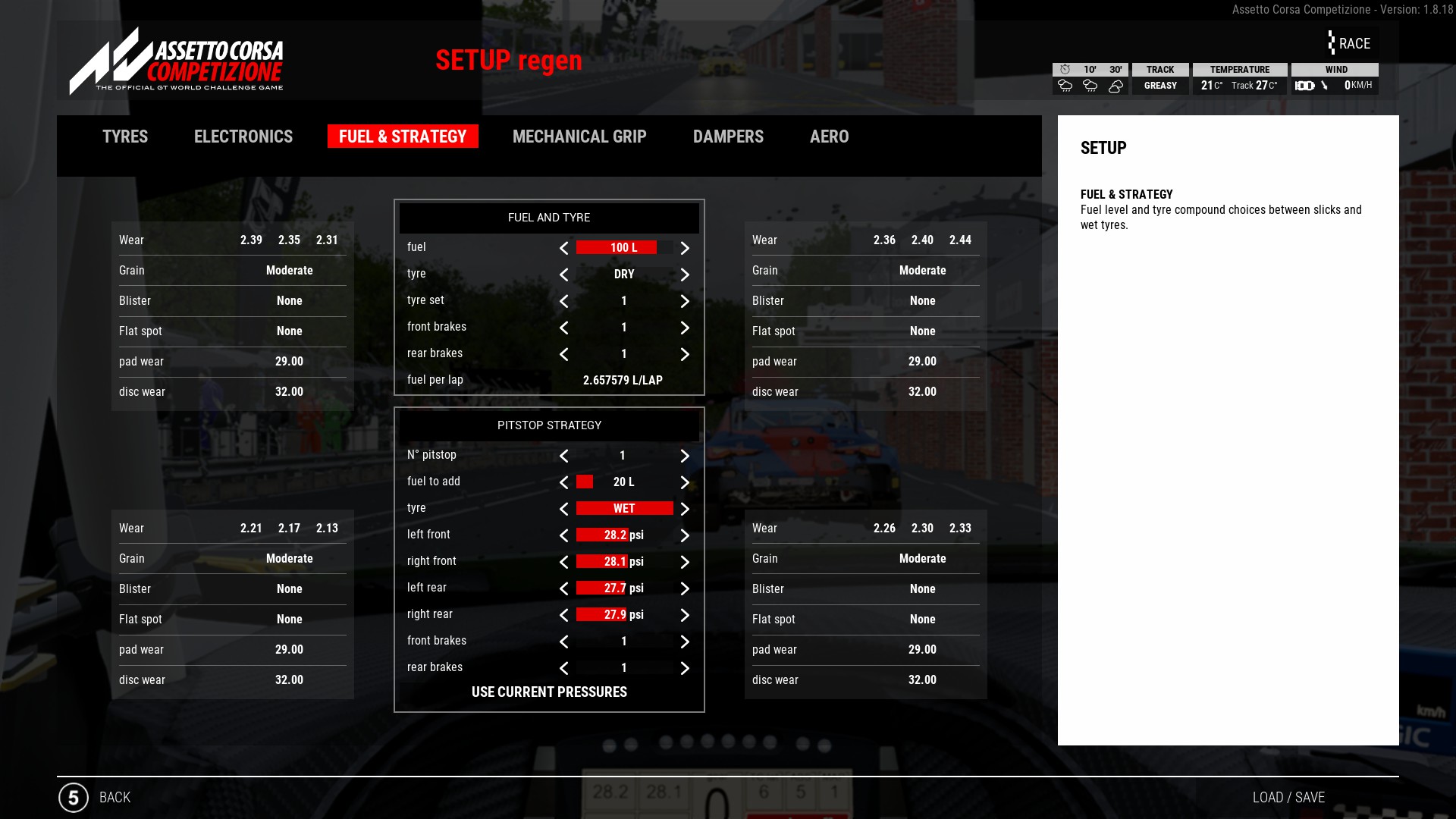Reduce pitstop fuel to add amount
This screenshot has height=819, width=1456.
[x=563, y=482]
